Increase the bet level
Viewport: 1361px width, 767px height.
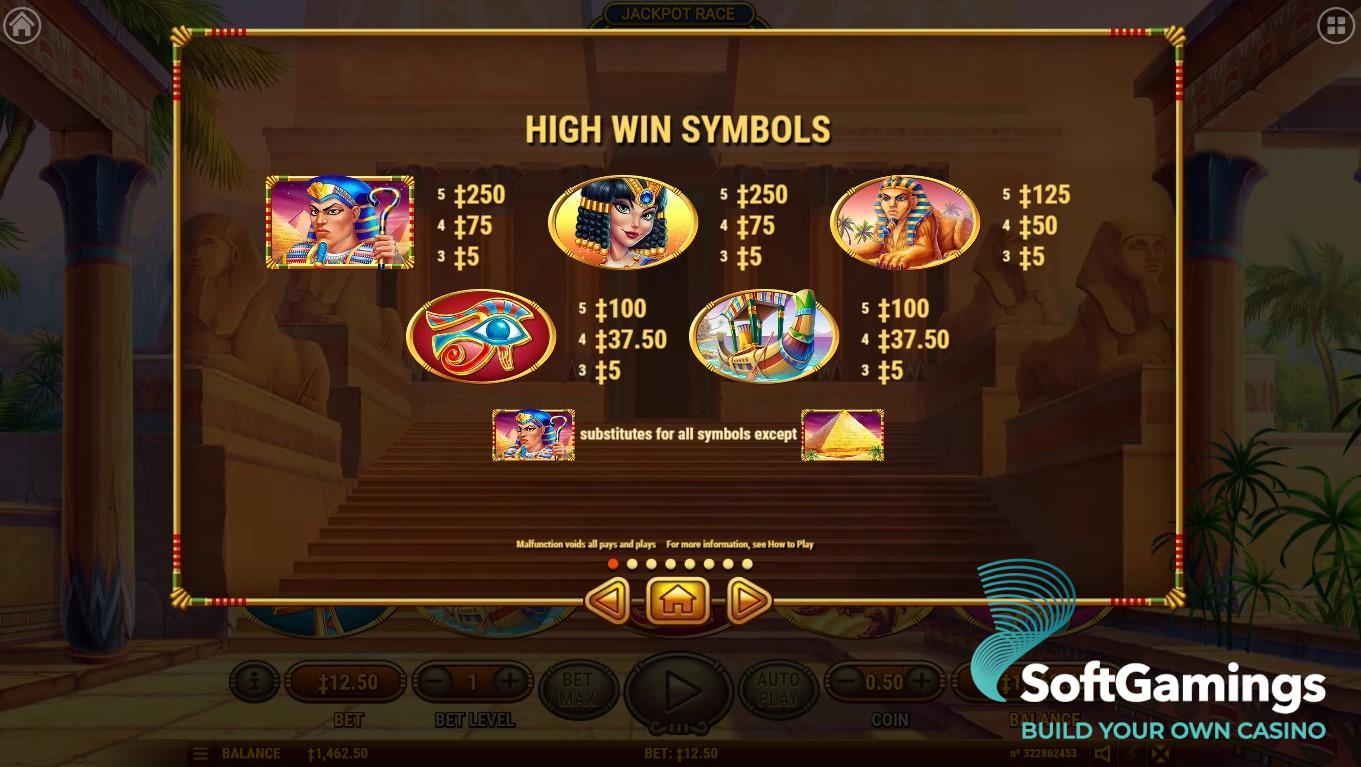(x=510, y=683)
